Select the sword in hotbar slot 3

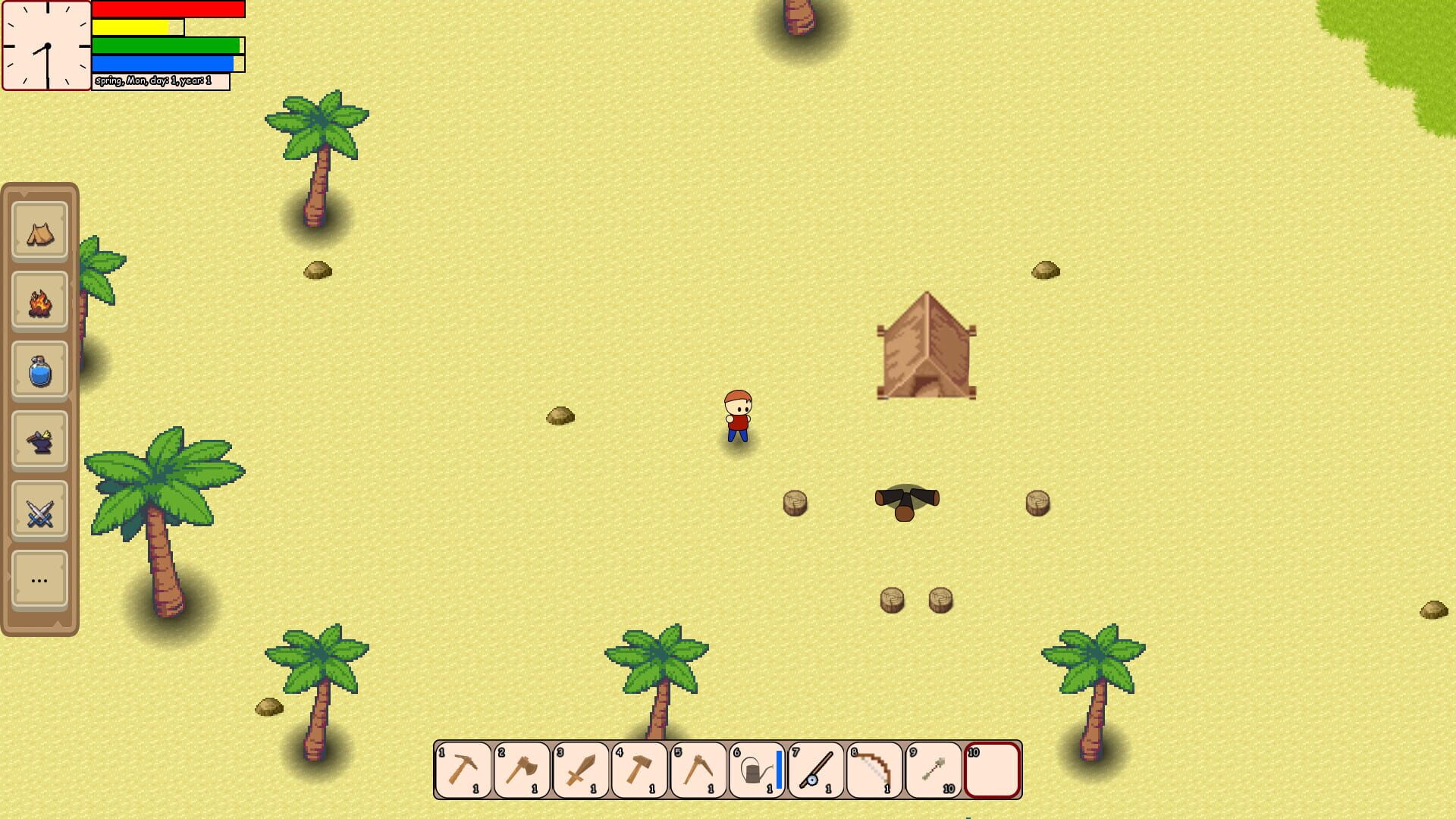point(579,770)
